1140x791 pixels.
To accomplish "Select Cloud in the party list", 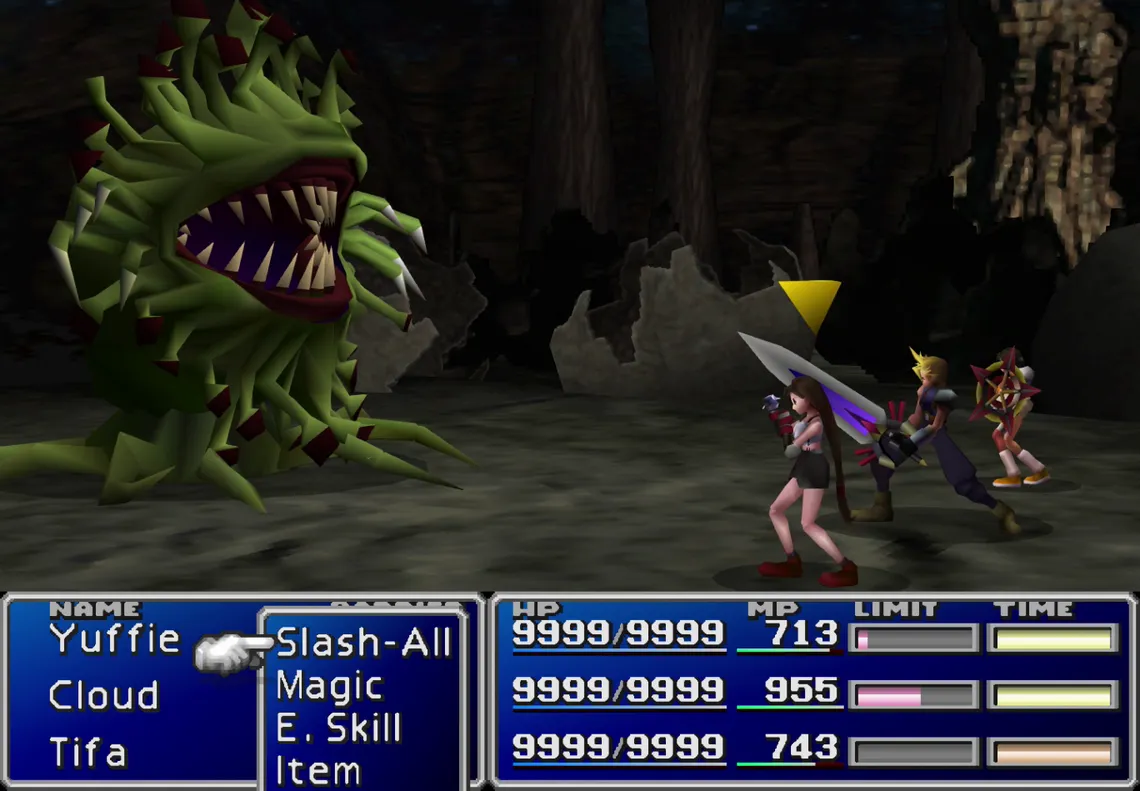I will coord(104,696).
